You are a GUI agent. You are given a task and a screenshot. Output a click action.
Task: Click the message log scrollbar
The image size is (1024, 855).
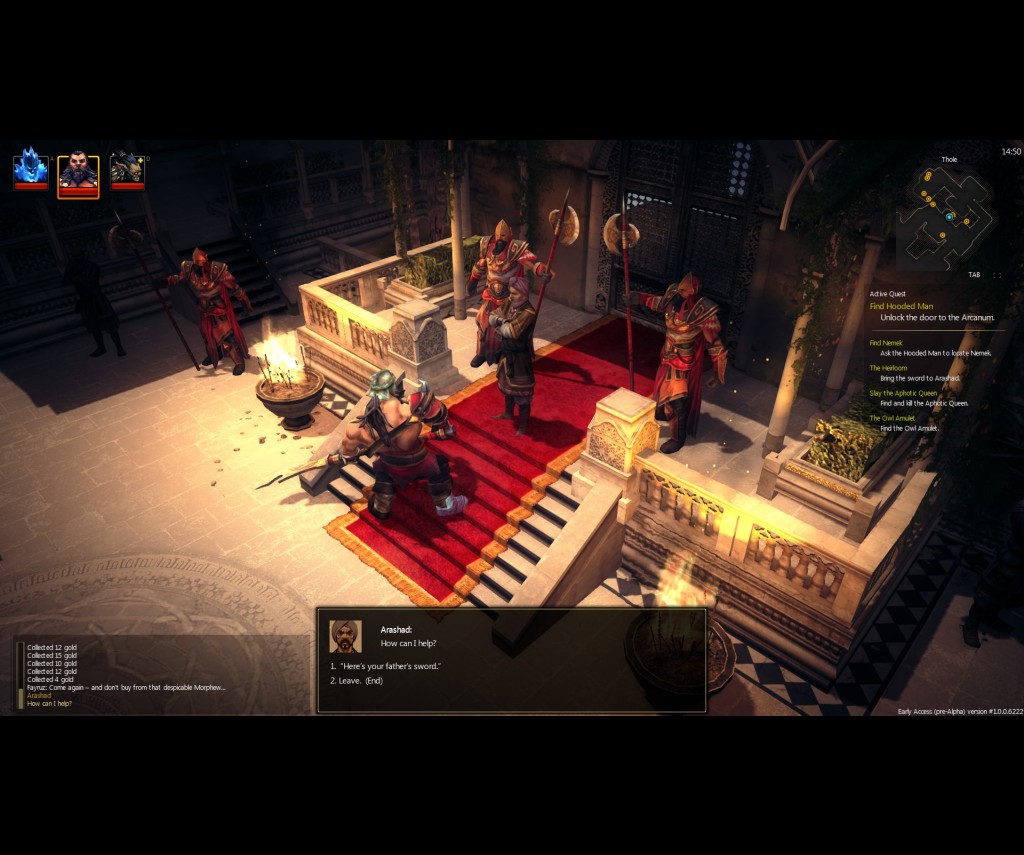click(20, 675)
